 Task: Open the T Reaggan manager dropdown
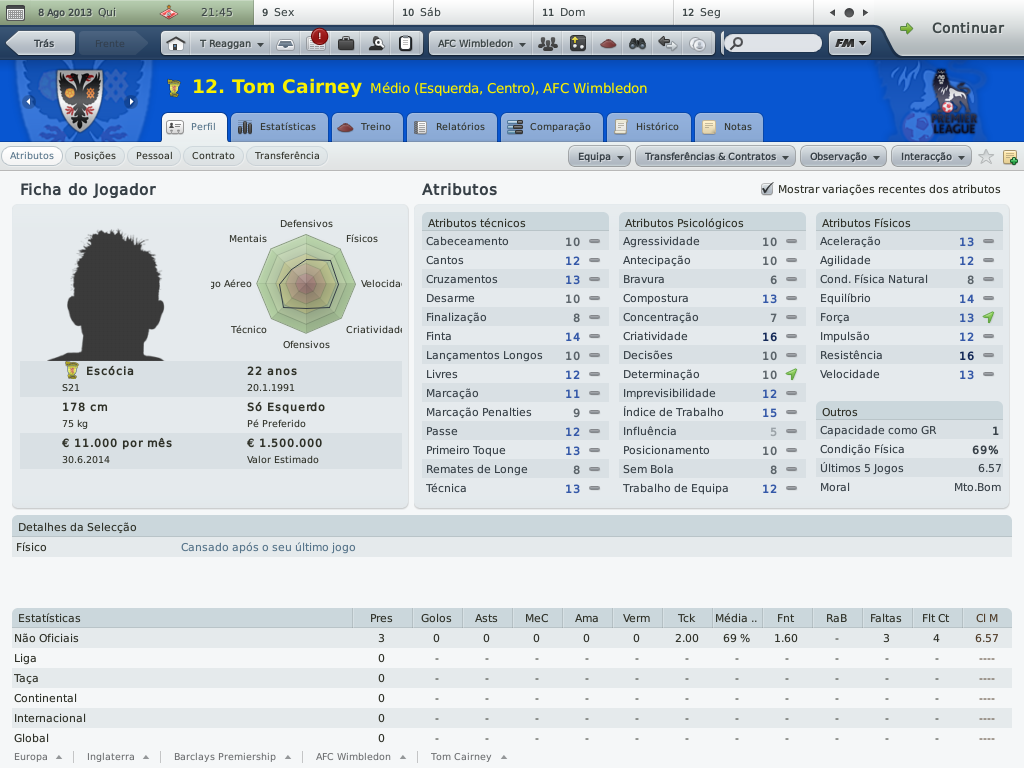click(231, 44)
